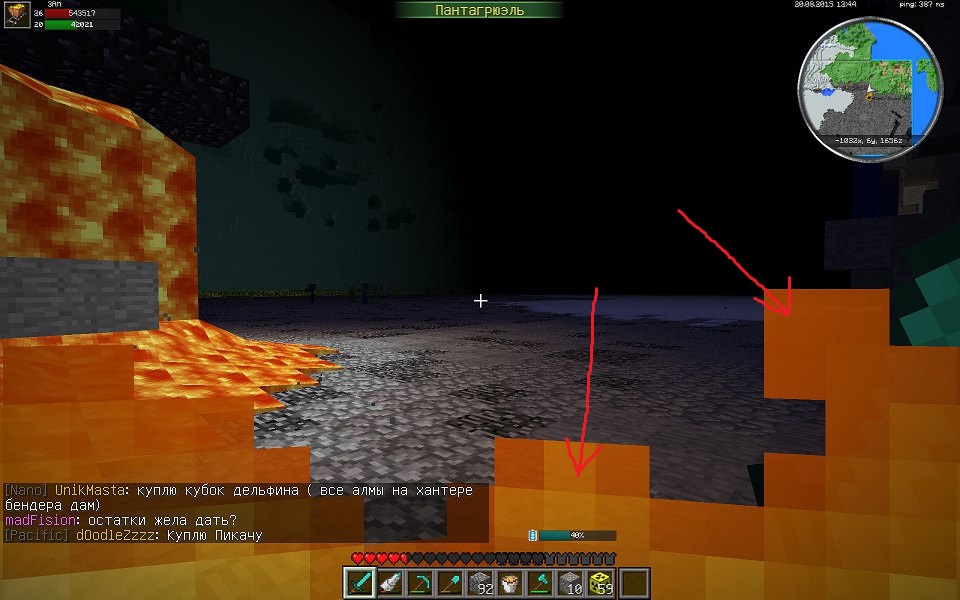
Task: Select the yellow block stack of 59
Action: point(602,582)
